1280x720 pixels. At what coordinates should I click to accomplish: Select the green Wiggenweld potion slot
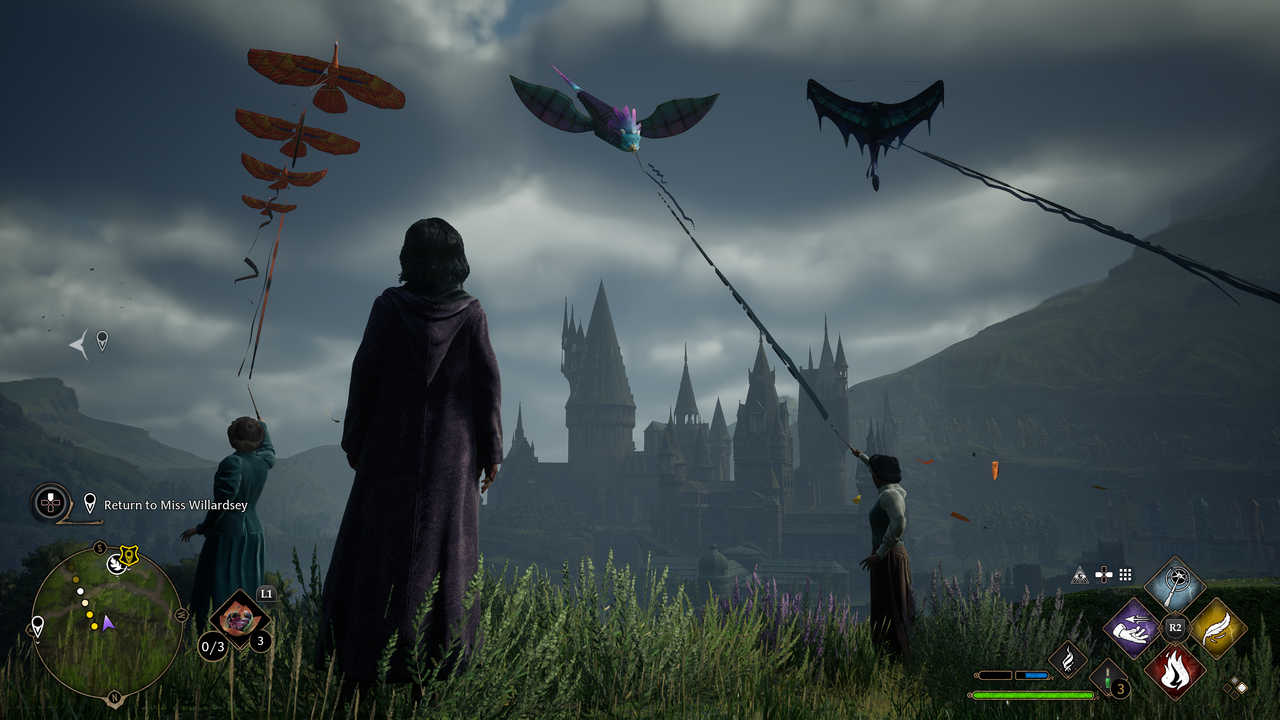point(1107,676)
